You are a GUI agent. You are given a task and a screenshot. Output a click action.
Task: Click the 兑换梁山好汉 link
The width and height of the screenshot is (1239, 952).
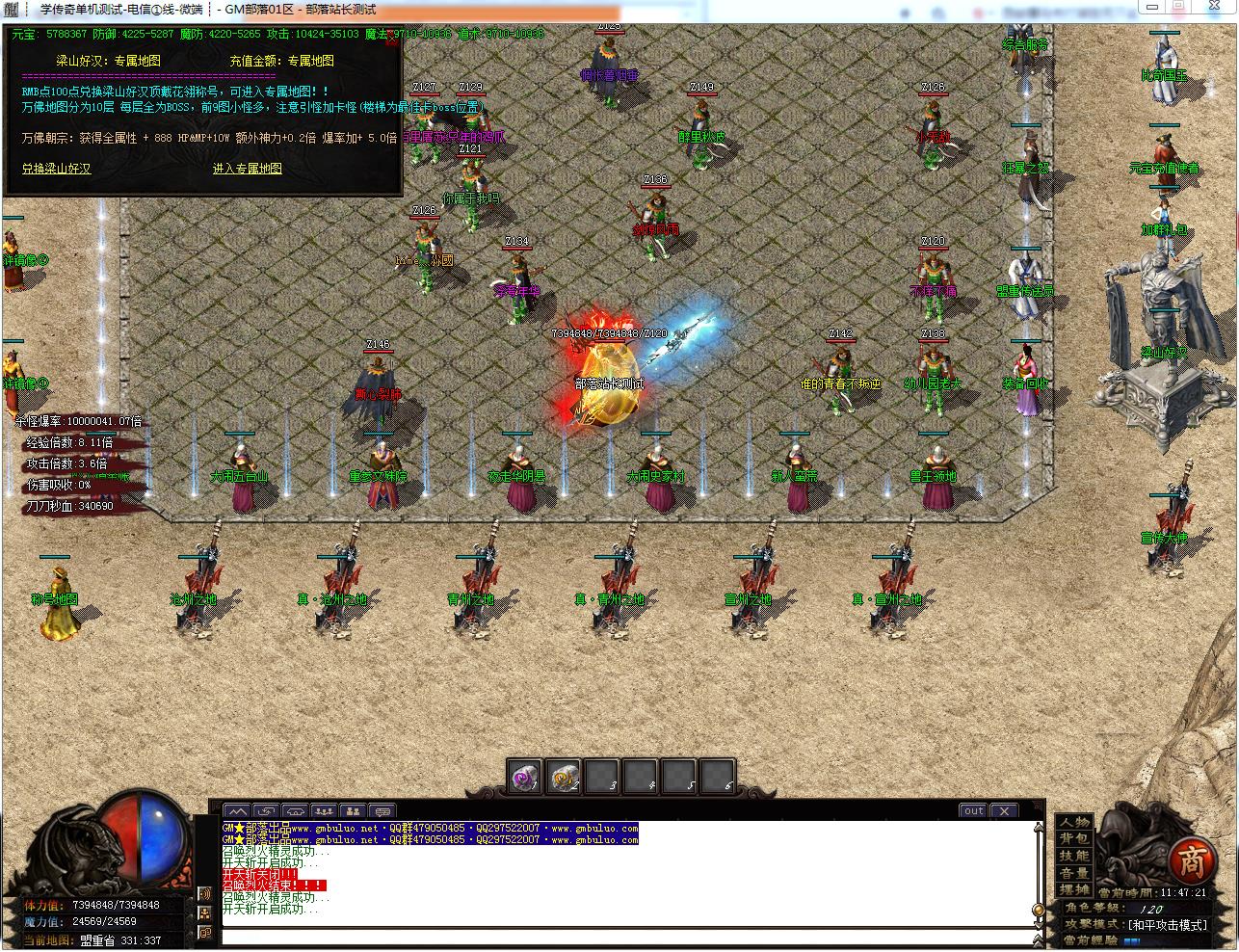coord(57,169)
